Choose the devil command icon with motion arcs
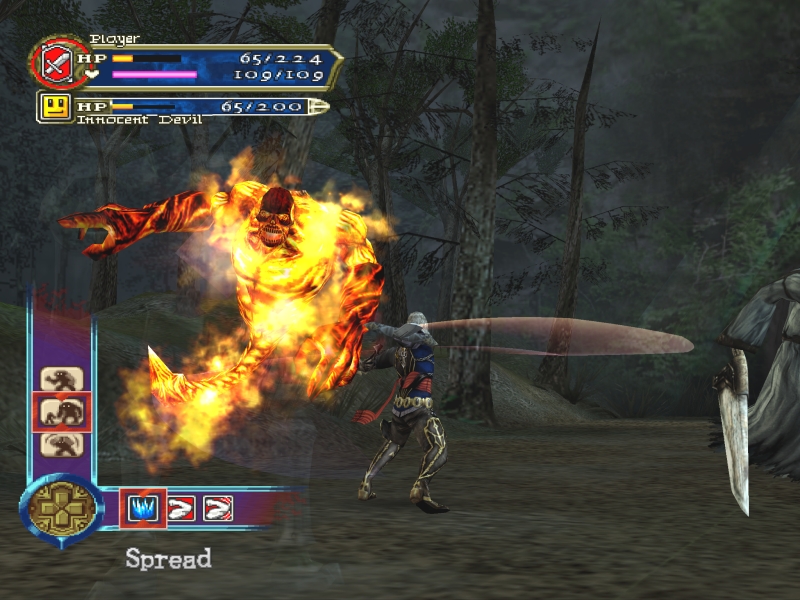 62,444
